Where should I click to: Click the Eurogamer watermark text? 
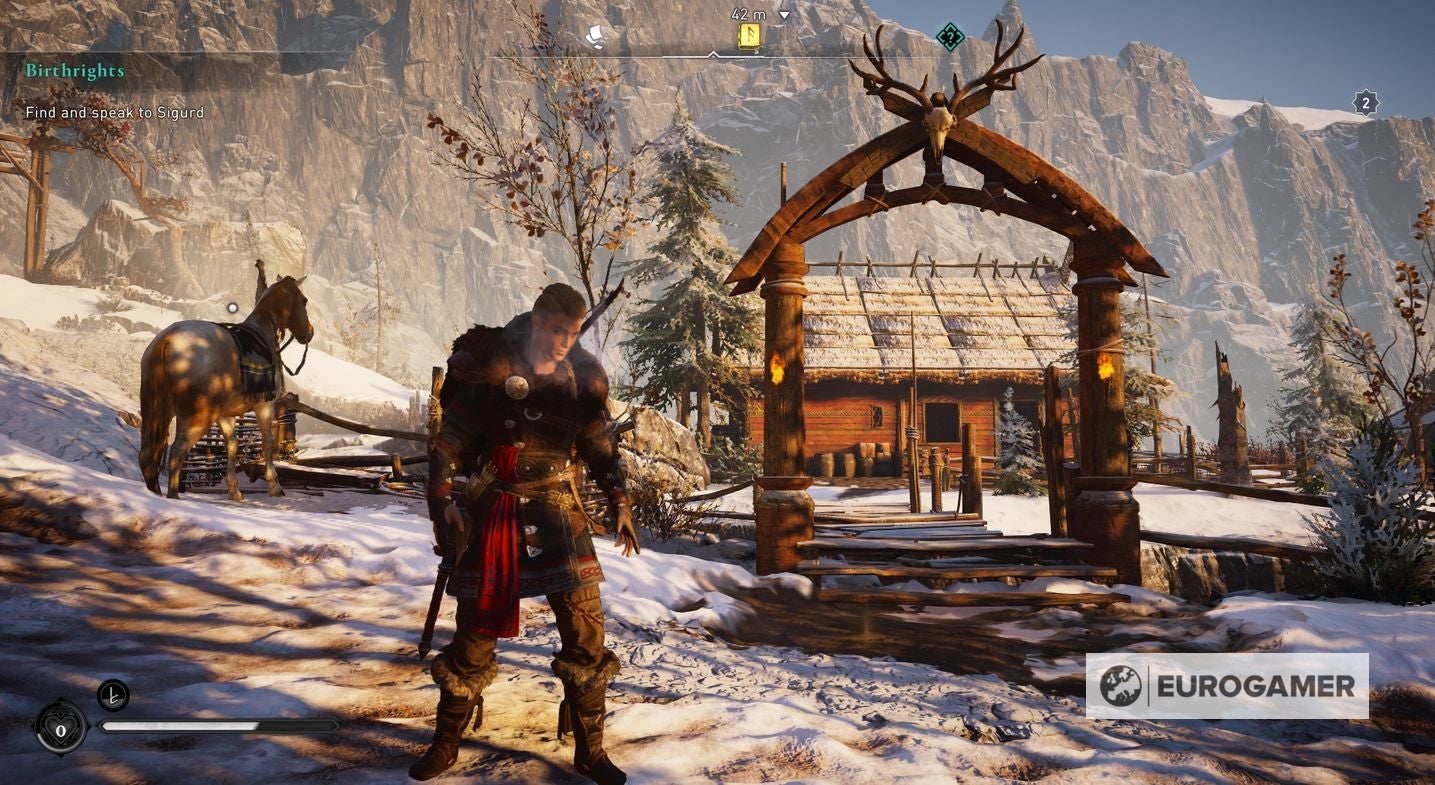[1257, 686]
